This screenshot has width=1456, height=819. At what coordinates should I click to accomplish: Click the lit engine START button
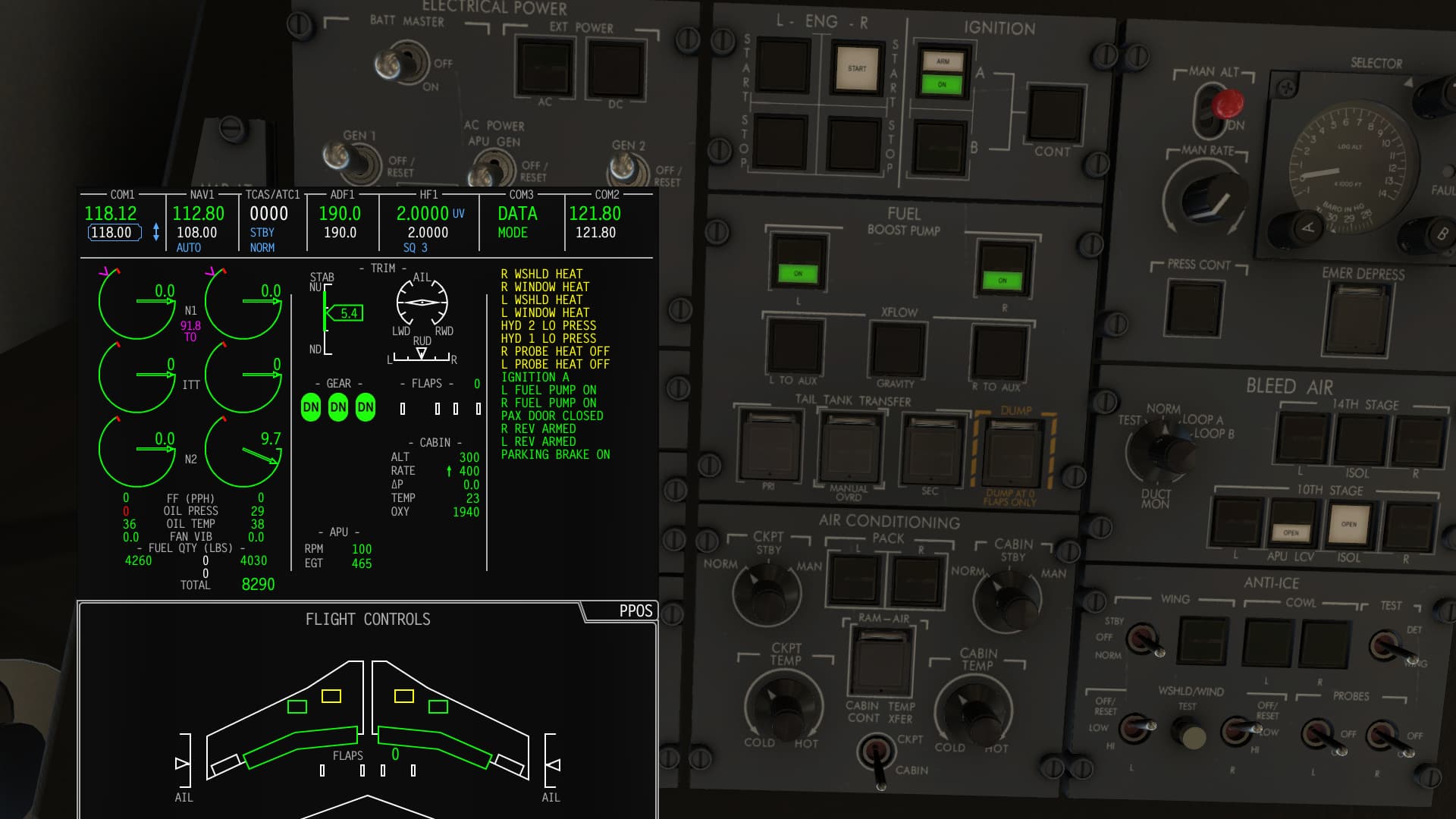857,70
